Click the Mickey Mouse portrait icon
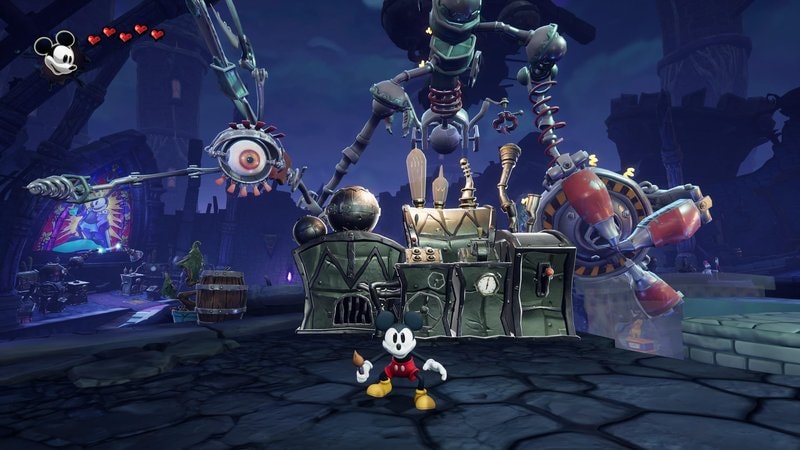Screen dimensions: 800x450 click(x=56, y=53)
